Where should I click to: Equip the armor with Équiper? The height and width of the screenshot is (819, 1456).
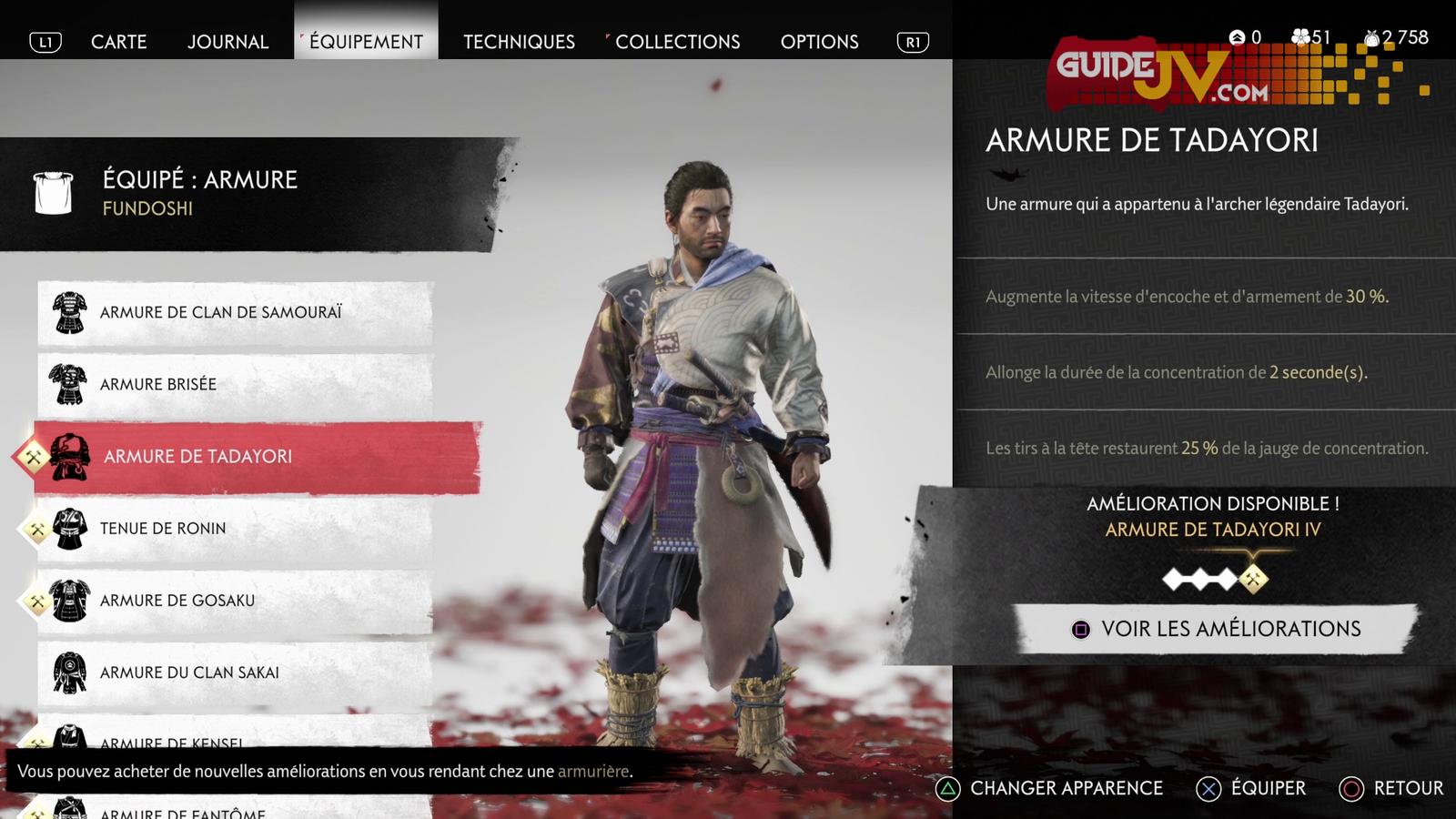(x=1251, y=788)
